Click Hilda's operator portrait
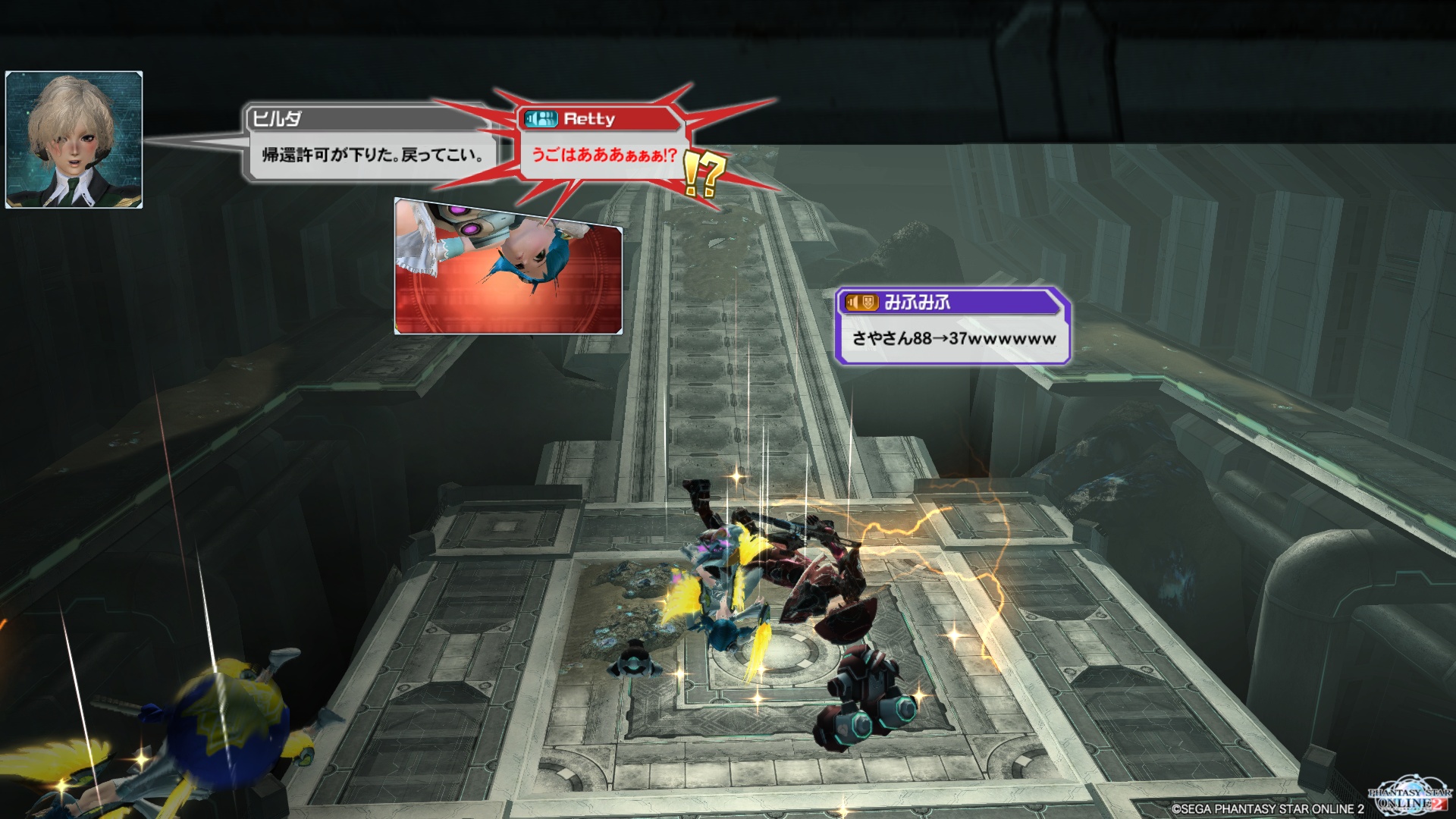 tap(74, 140)
